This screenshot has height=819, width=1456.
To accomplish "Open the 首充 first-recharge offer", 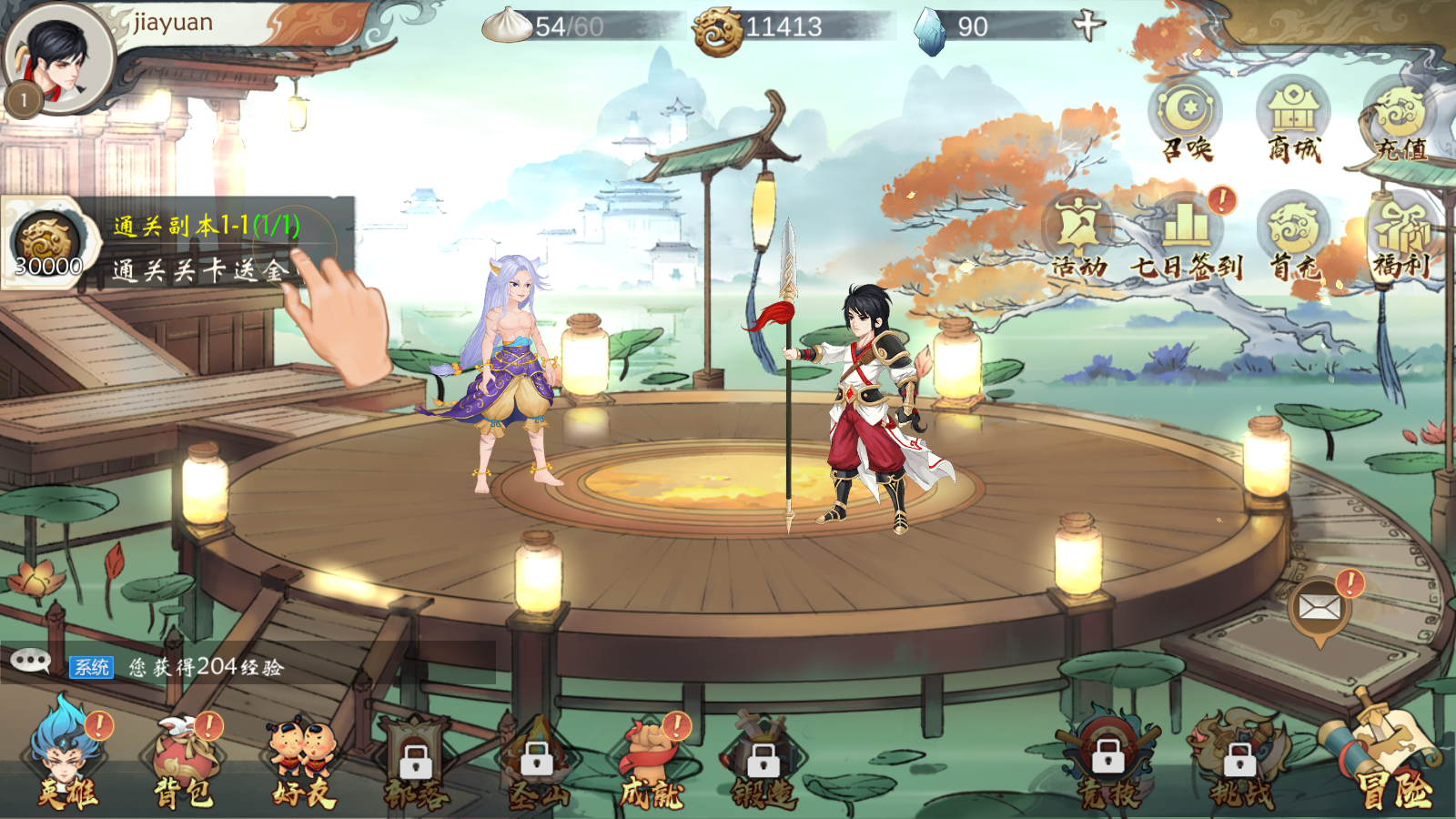I will (1293, 237).
